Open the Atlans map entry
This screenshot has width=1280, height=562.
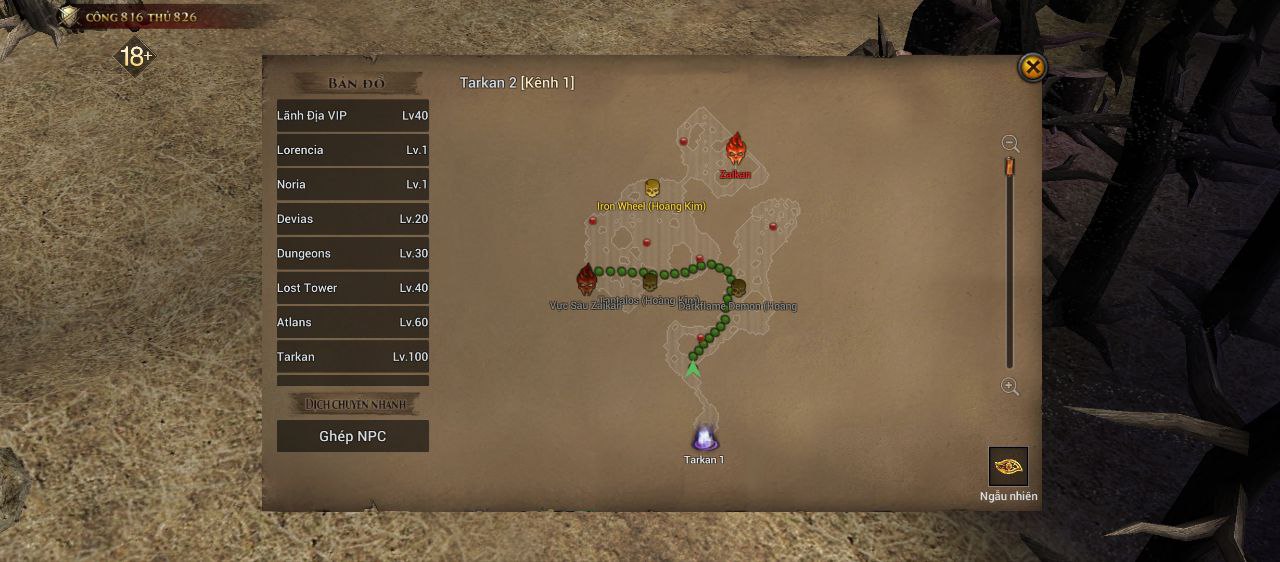[x=352, y=323]
